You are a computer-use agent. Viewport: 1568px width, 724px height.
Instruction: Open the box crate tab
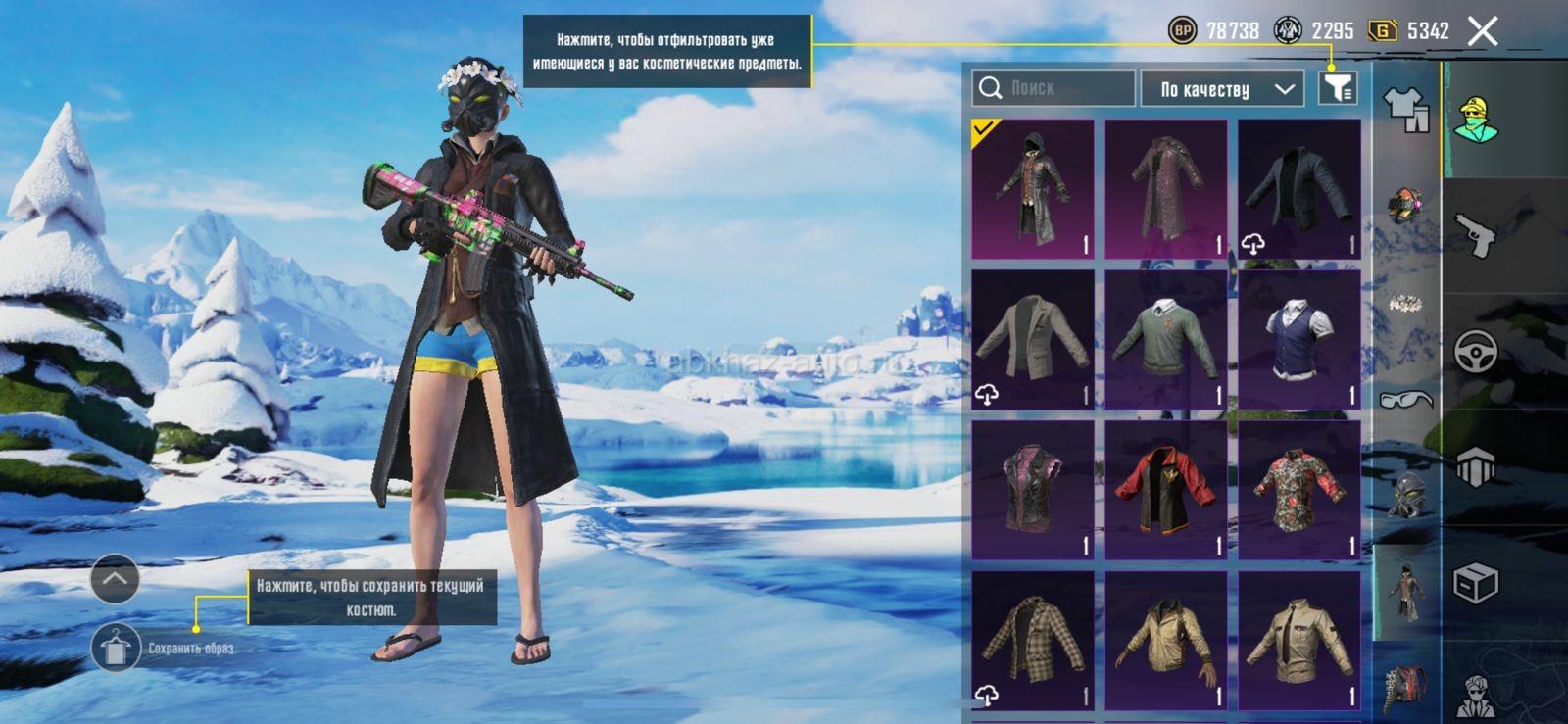pos(1475,584)
